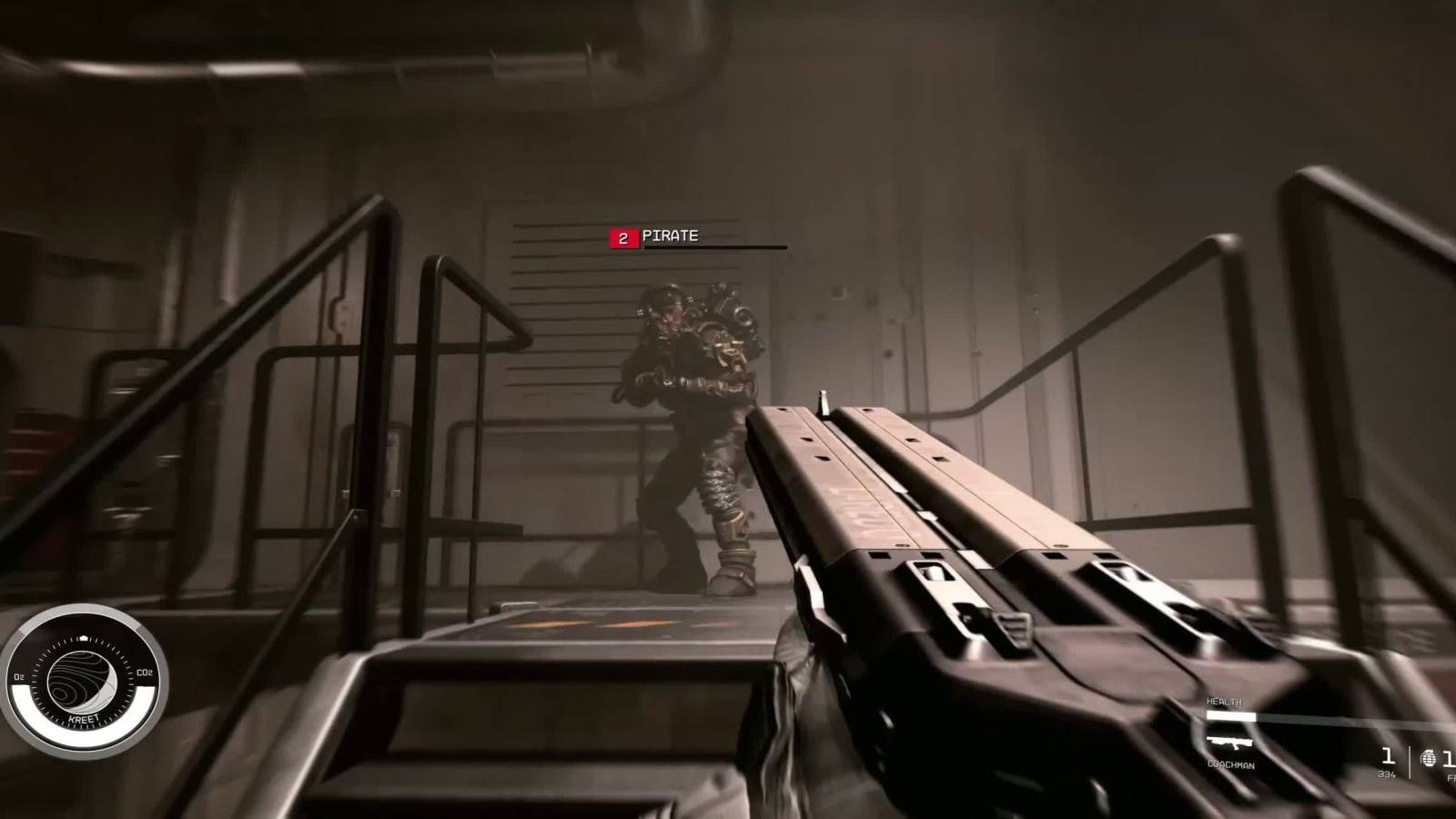The image size is (1456, 819).
Task: Click the KREET planet name label
Action: click(84, 718)
